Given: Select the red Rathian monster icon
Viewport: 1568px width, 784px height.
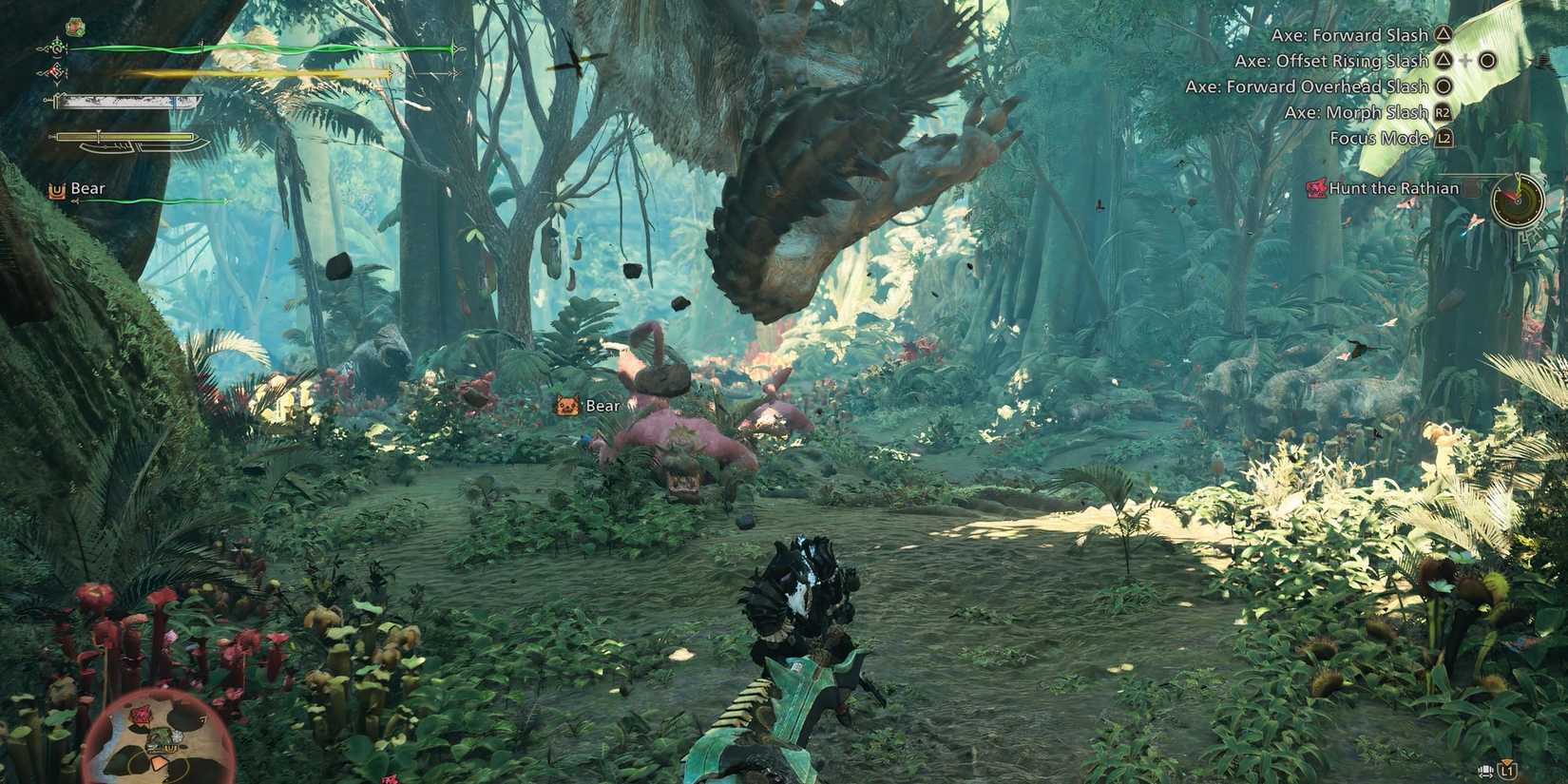Looking at the screenshot, I should 1317,189.
